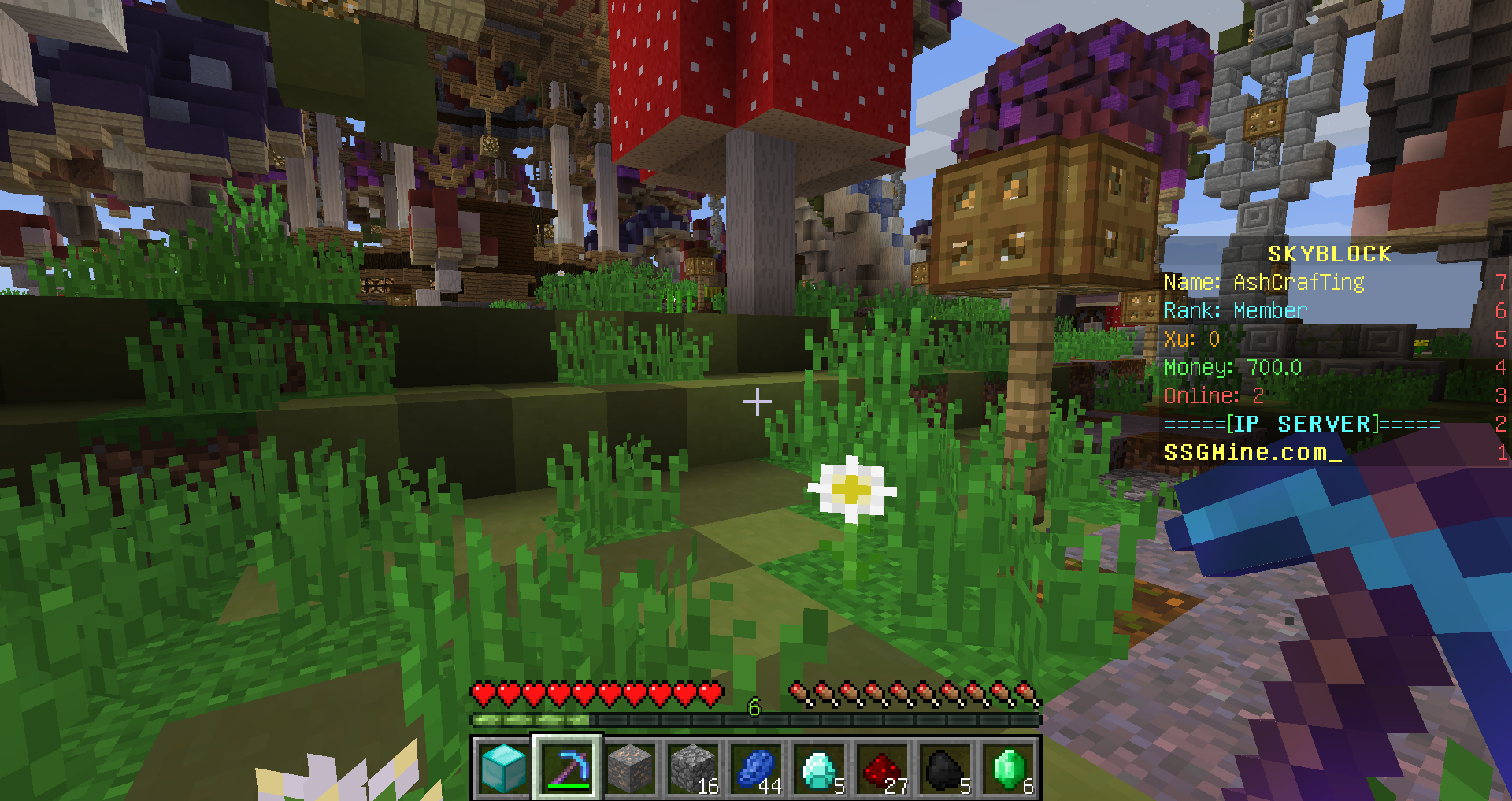This screenshot has width=1512, height=801.
Task: Select the diamond gem hotbar slot
Action: 819,768
